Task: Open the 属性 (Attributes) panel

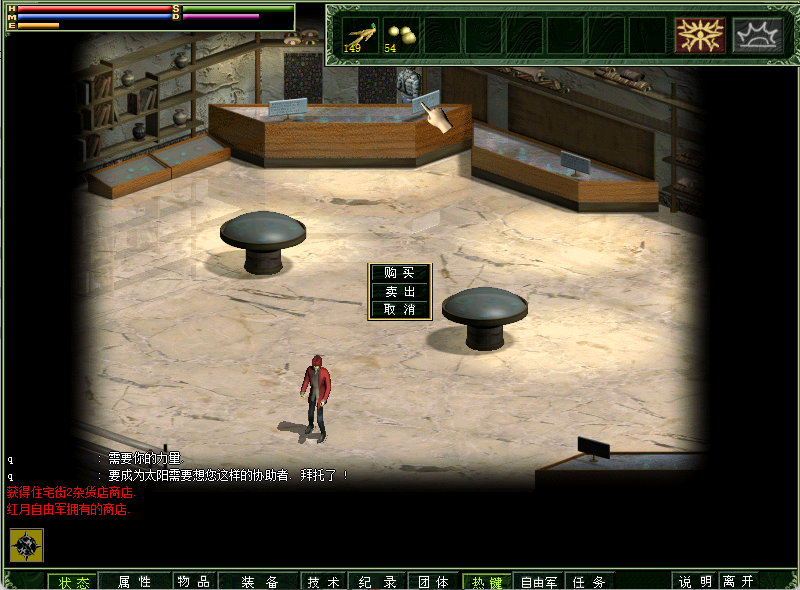Action: pos(134,582)
